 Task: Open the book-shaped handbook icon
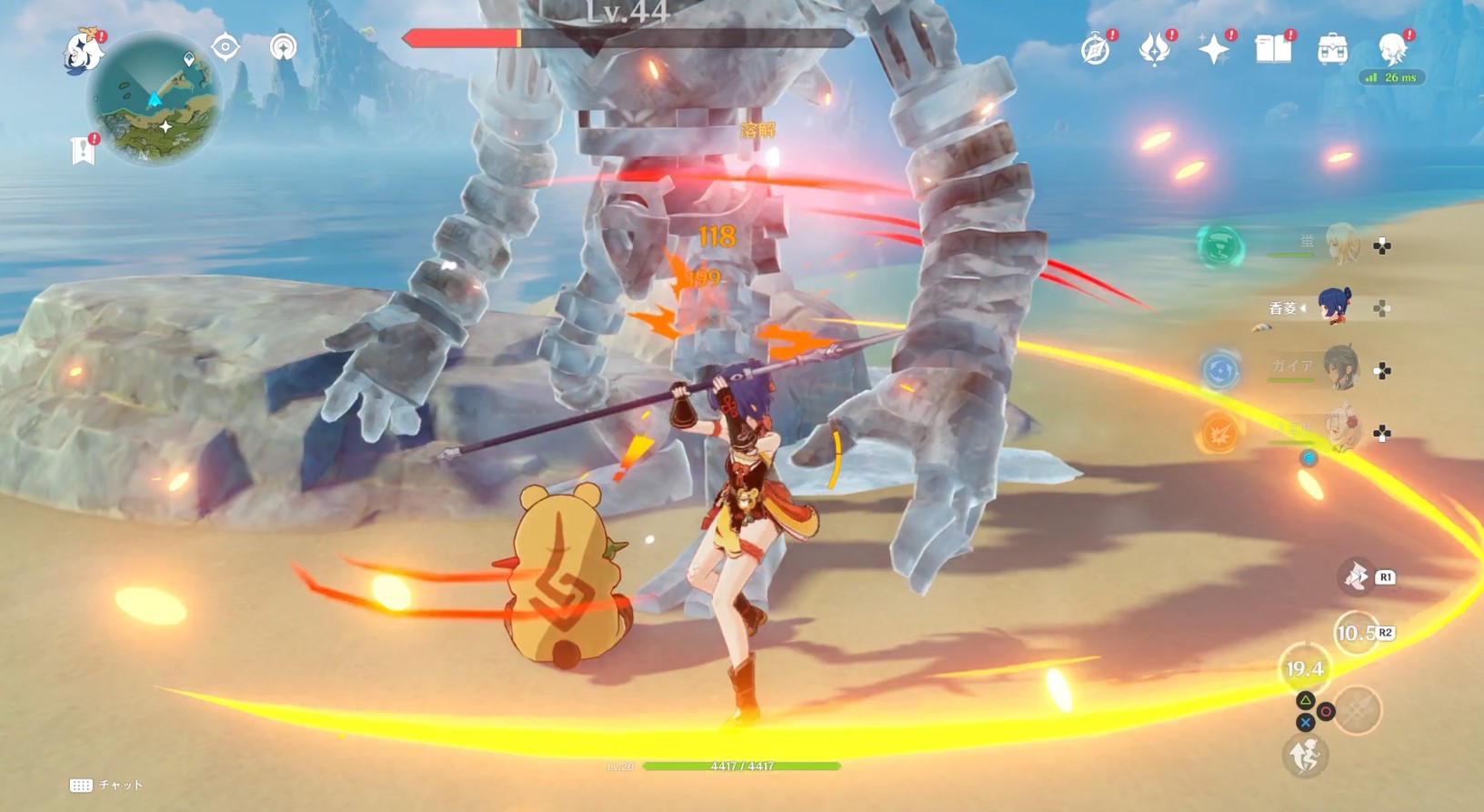tap(1273, 49)
